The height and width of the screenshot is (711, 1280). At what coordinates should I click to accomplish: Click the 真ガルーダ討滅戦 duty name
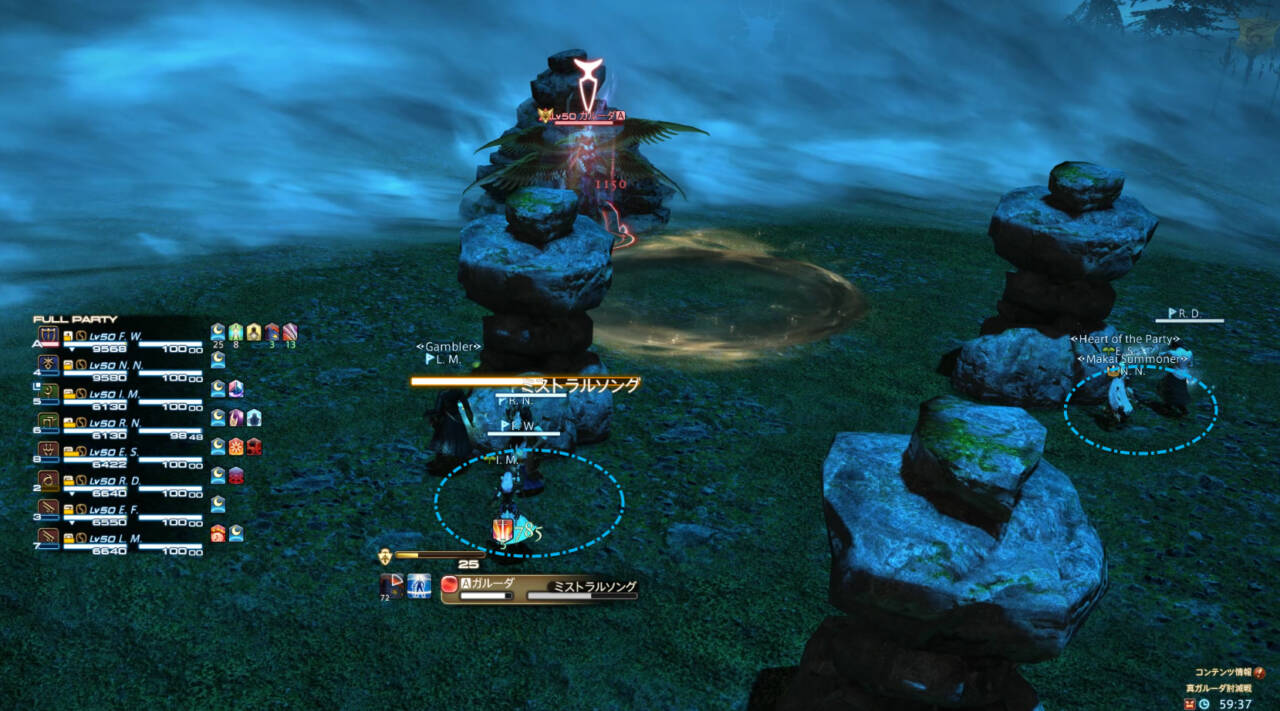pyautogui.click(x=1218, y=688)
